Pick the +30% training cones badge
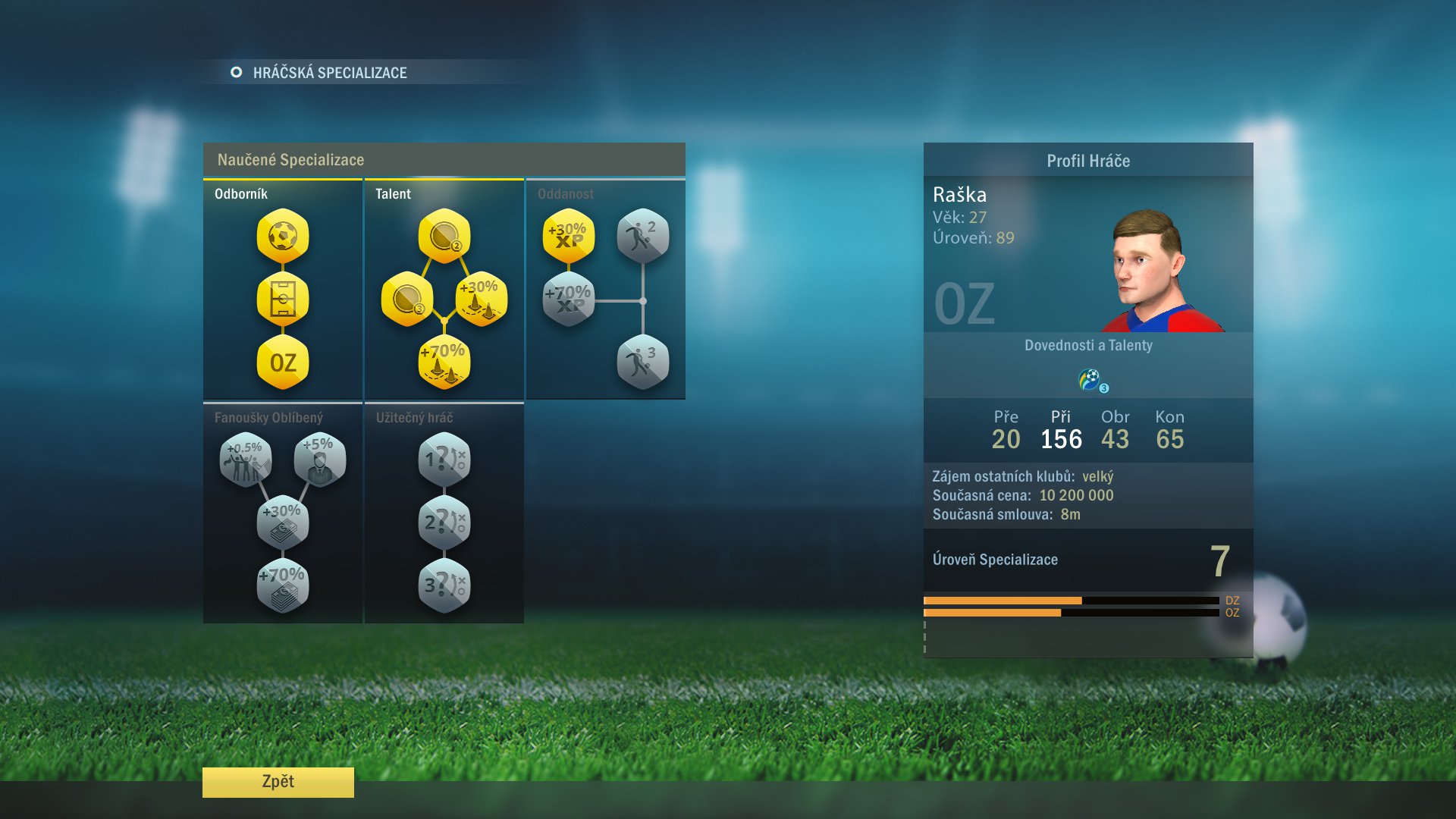This screenshot has width=1456, height=819. point(481,299)
